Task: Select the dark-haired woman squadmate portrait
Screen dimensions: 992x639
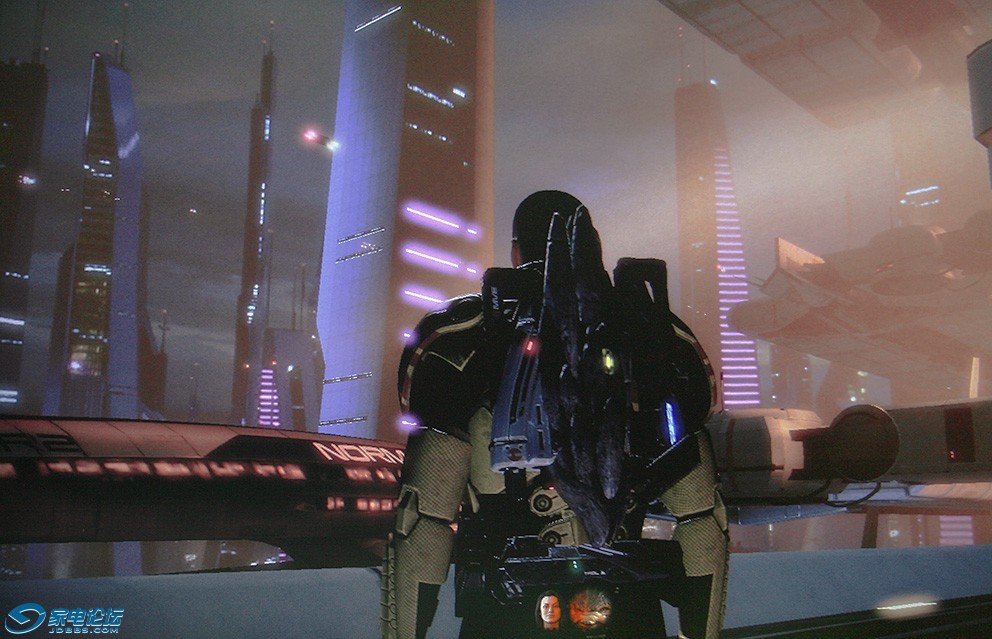Action: (x=549, y=609)
